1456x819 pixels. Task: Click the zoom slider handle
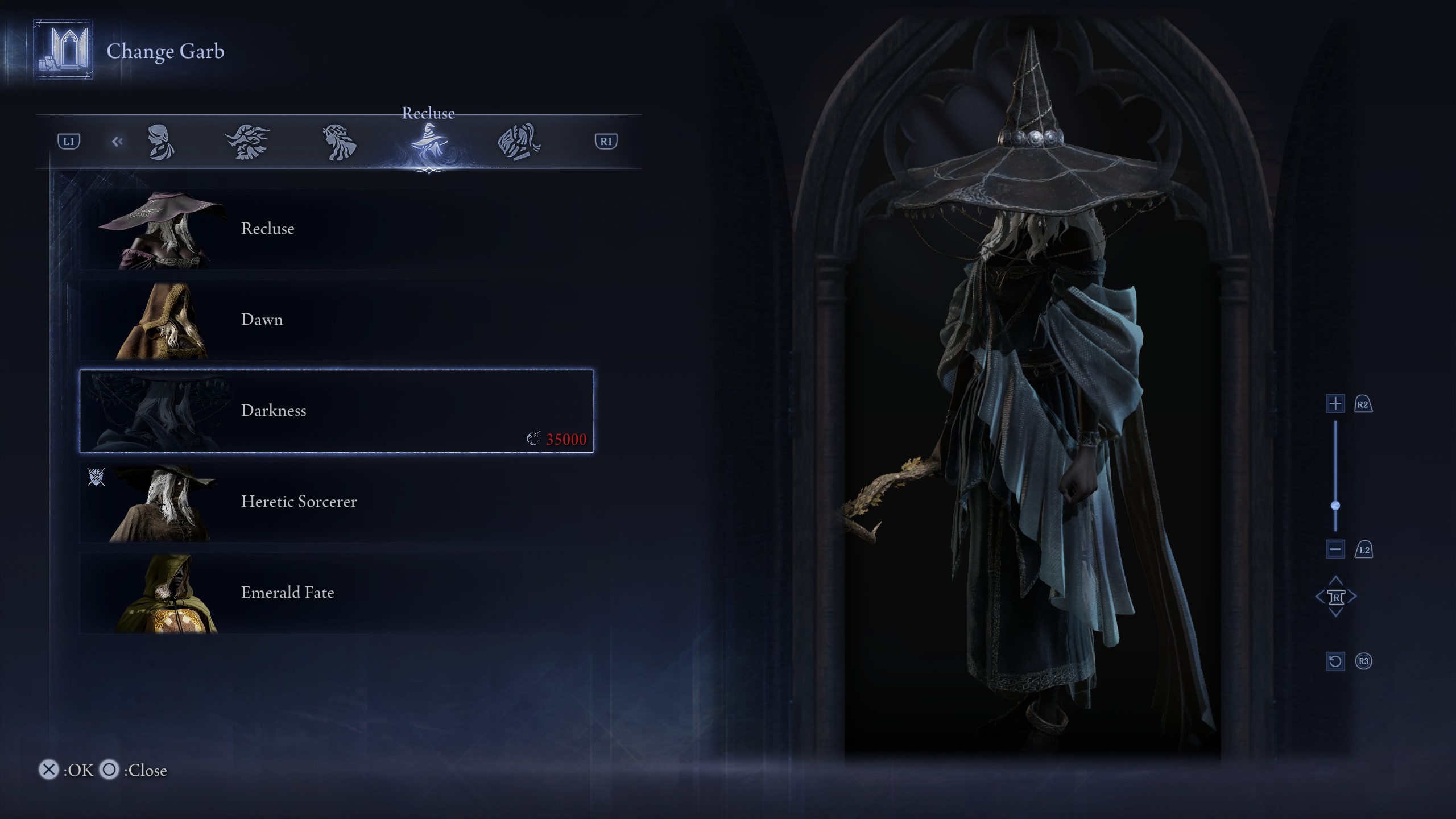[1335, 506]
